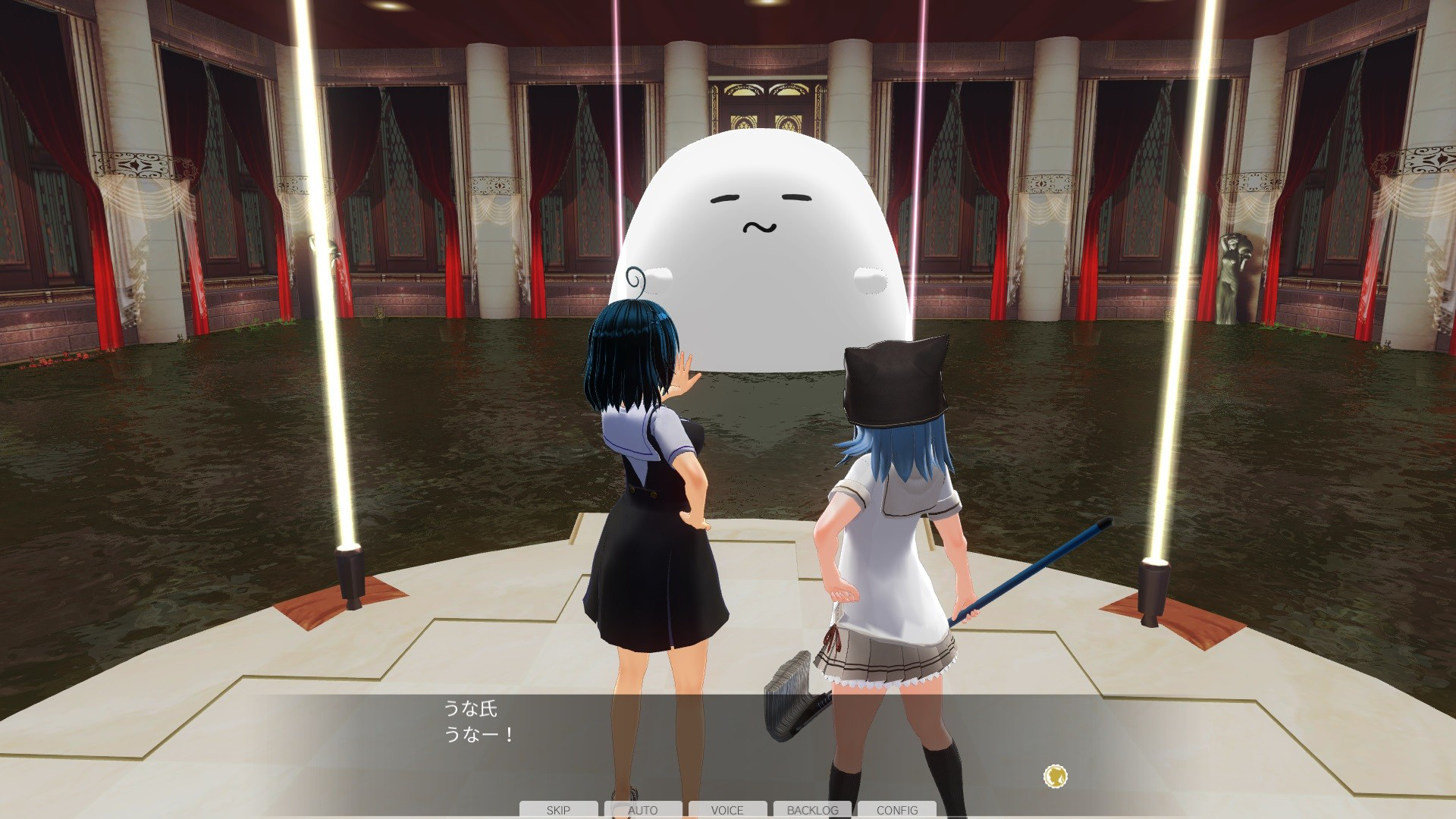
Task: Toggle the VOICE button
Action: click(727, 810)
